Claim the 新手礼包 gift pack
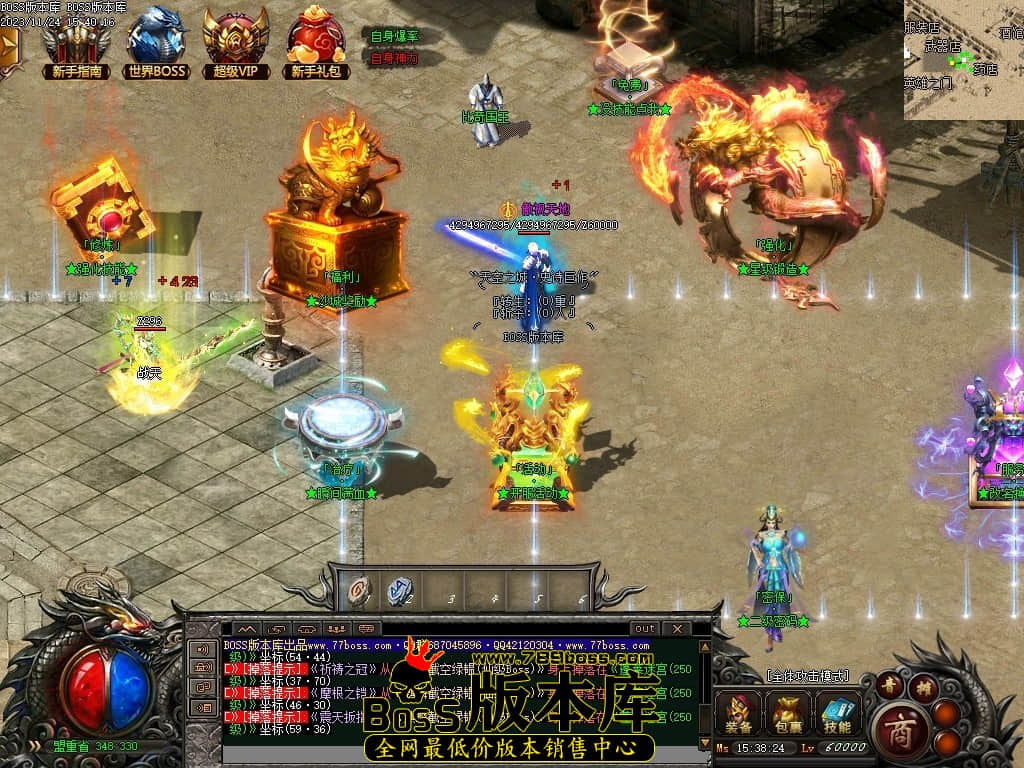The image size is (1024, 768). point(316,43)
